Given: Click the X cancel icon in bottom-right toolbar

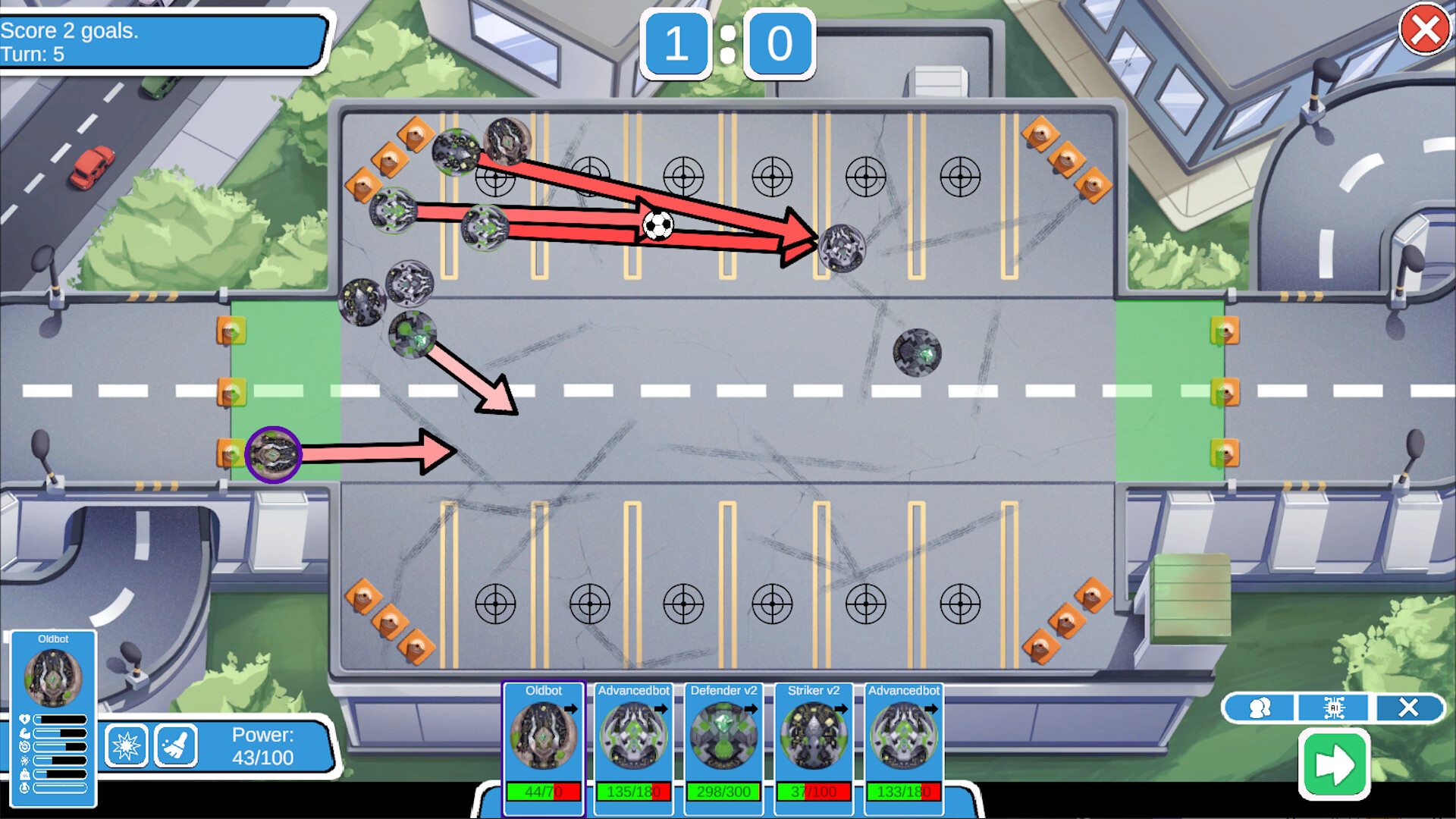Looking at the screenshot, I should point(1408,708).
